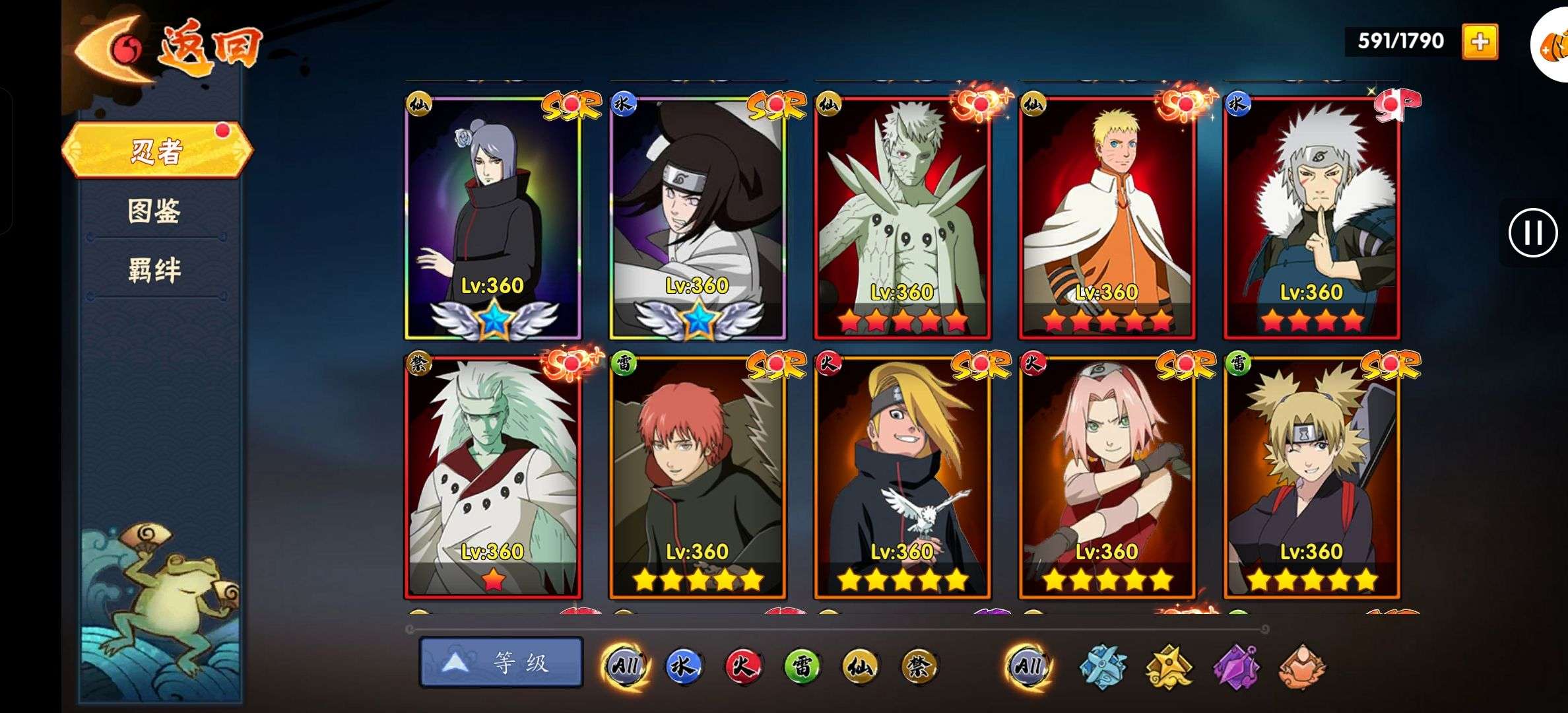Image resolution: width=1568 pixels, height=713 pixels.
Task: Switch to the 图鉴 tab
Action: 154,211
